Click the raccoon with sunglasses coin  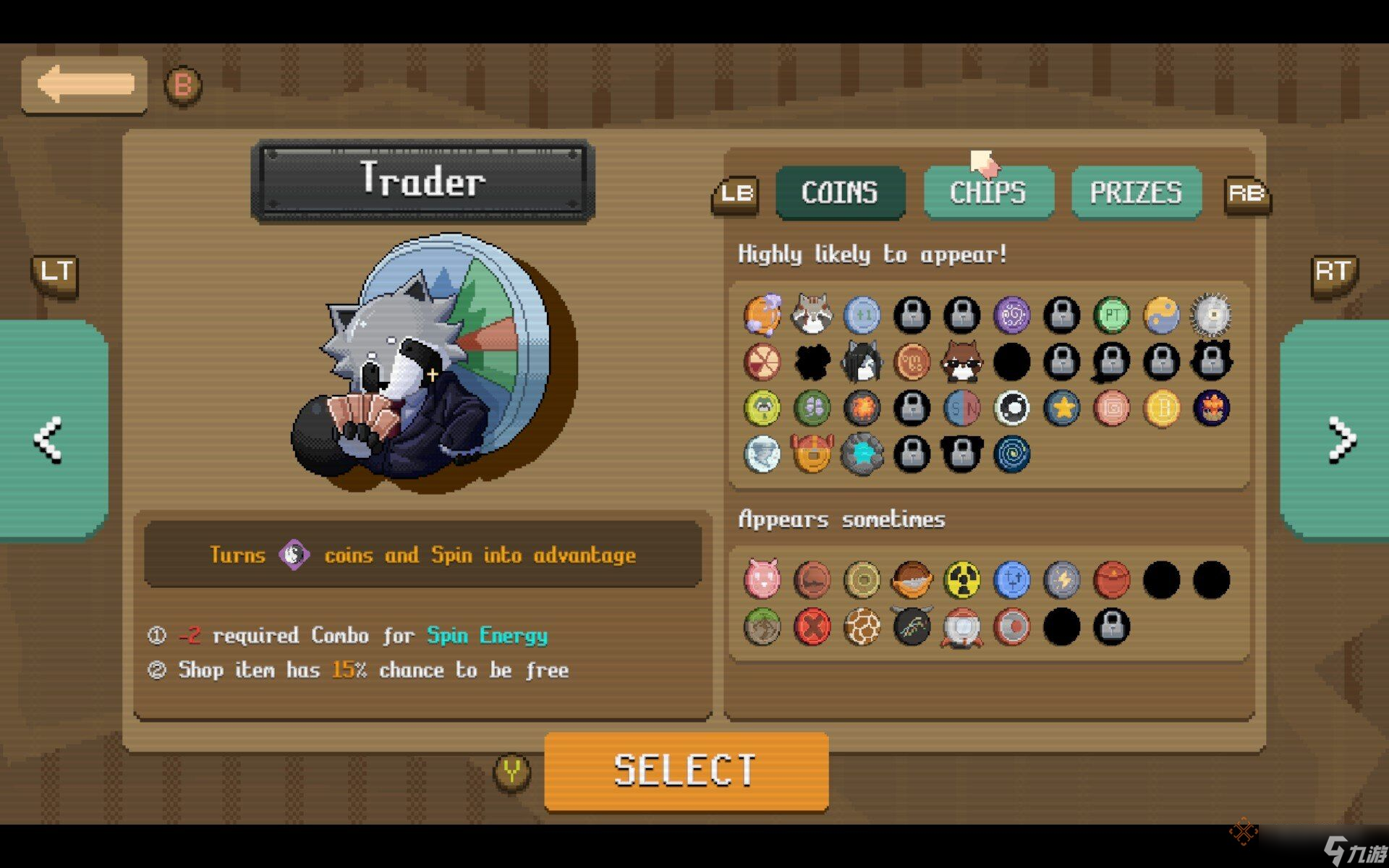coord(961,362)
